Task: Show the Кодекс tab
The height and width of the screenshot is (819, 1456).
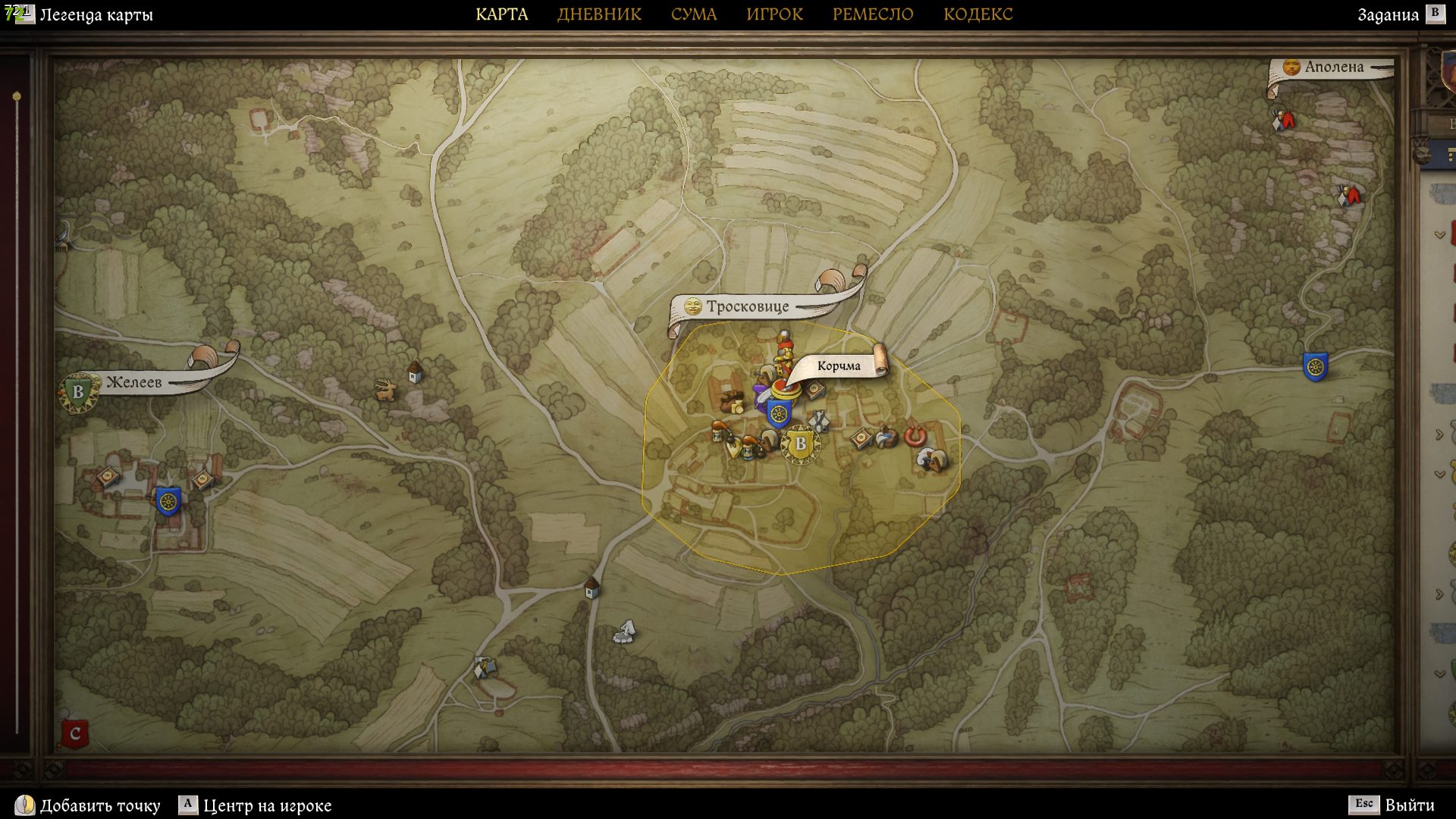Action: click(x=977, y=14)
